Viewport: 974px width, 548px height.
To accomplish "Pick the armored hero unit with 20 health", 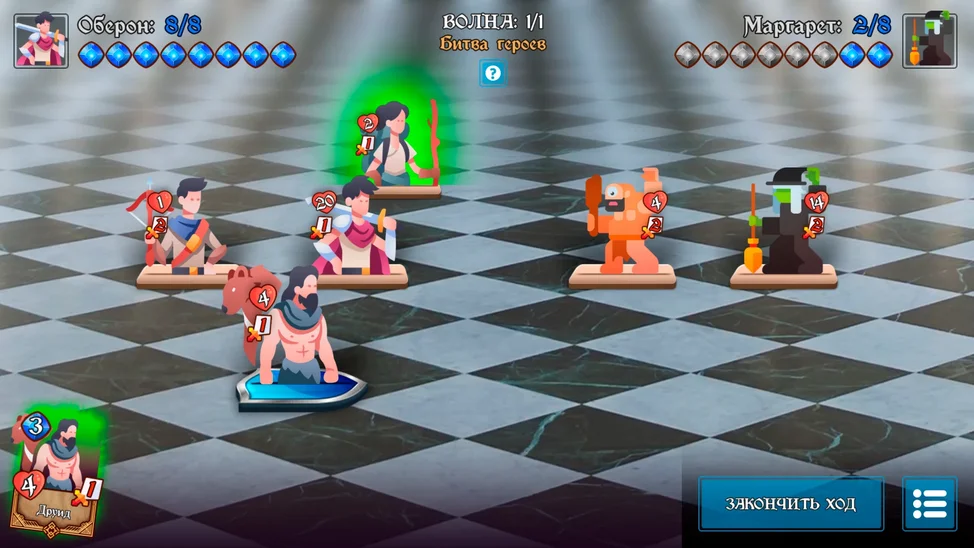I will pos(355,228).
